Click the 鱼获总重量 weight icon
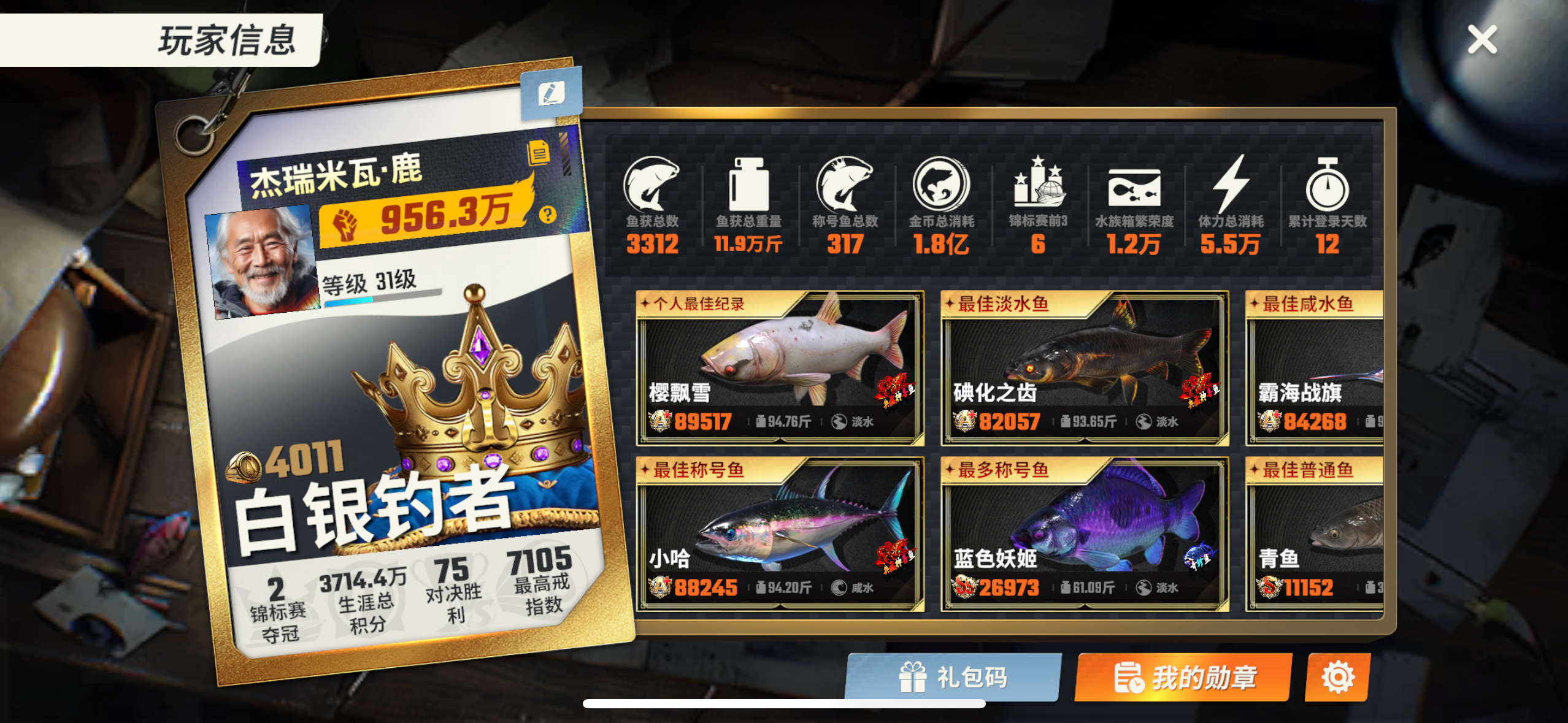 point(747,187)
